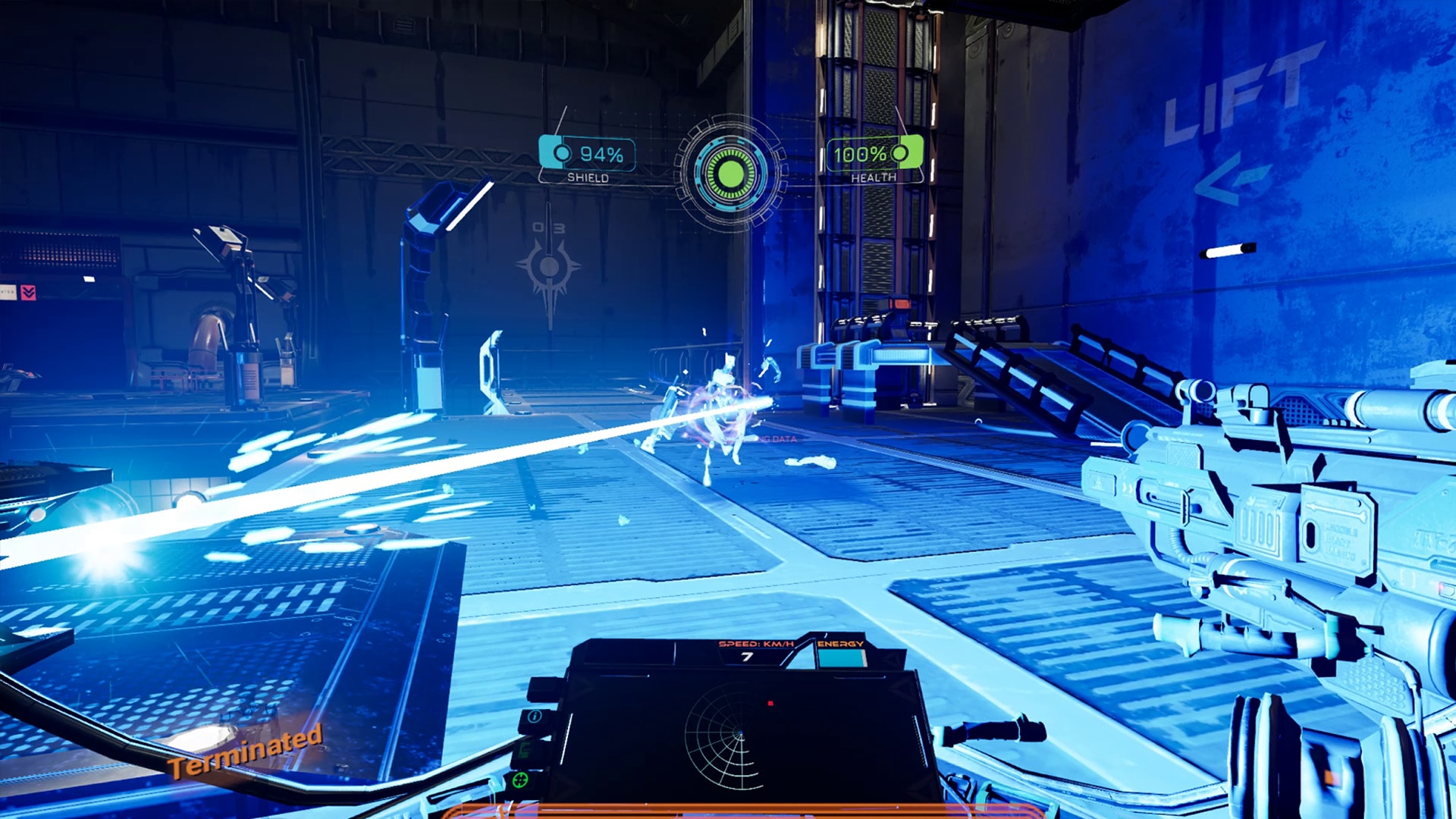The height and width of the screenshot is (819, 1456).
Task: Click the green bracket icon on dashboard's left edge
Action: tap(522, 751)
